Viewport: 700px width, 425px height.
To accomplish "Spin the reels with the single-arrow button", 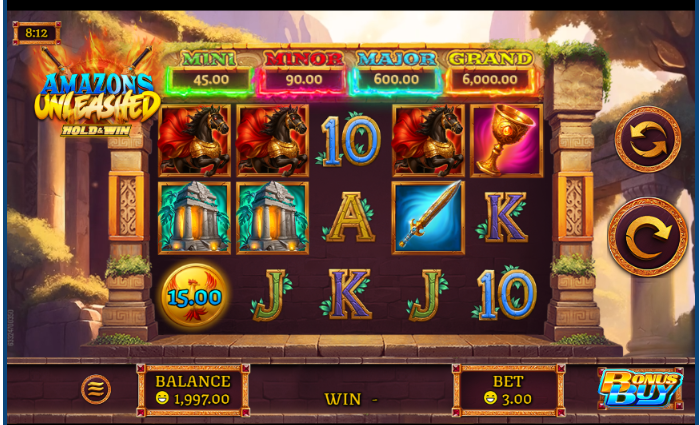I will click(x=647, y=237).
